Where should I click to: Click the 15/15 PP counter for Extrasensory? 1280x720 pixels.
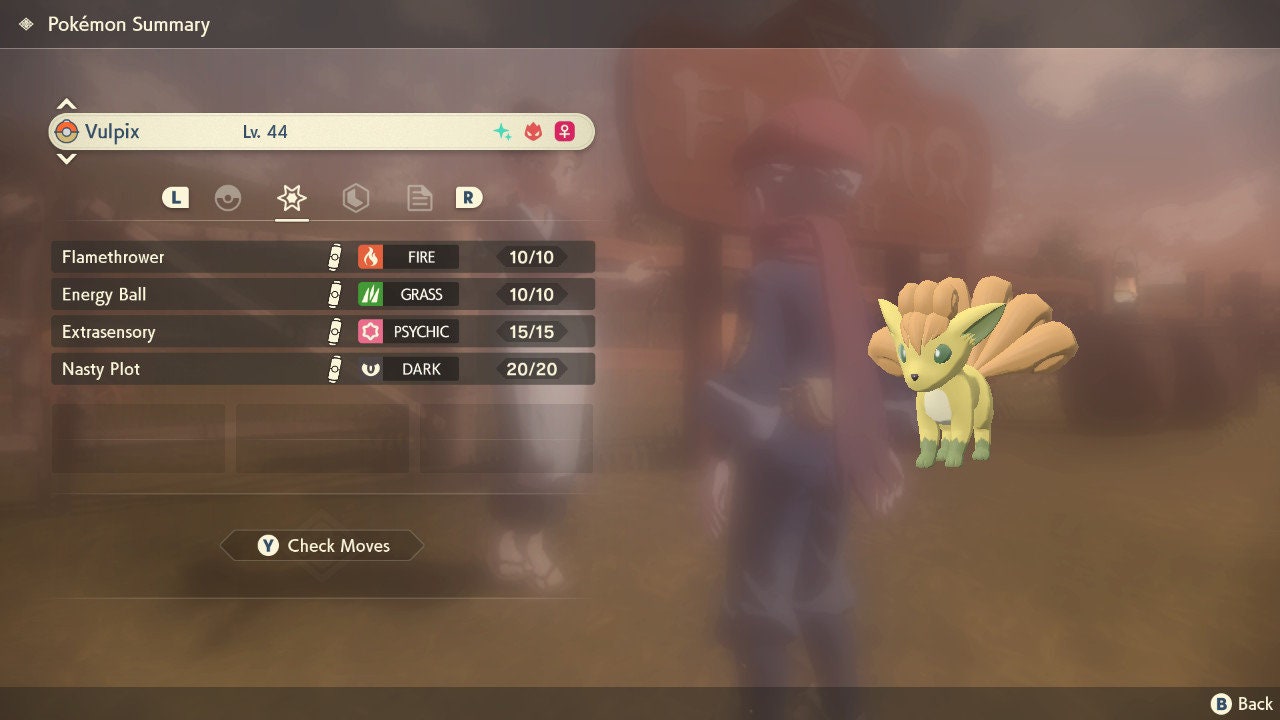click(531, 331)
